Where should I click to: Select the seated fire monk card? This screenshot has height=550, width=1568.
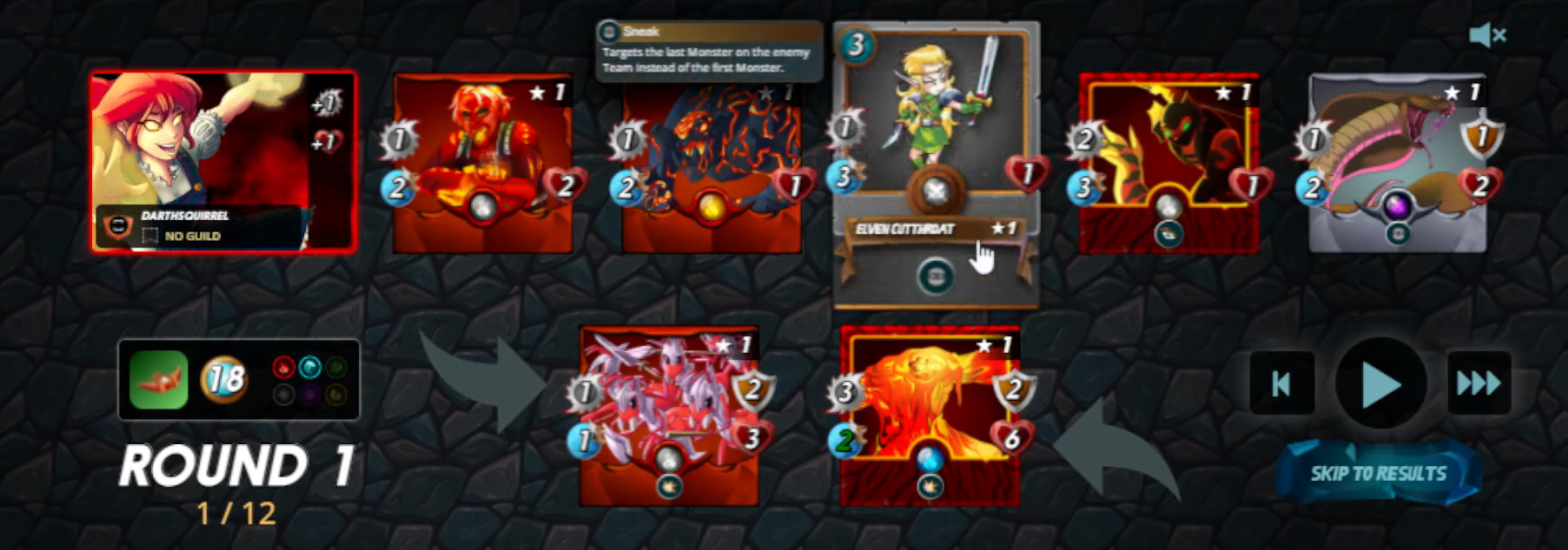click(x=483, y=164)
